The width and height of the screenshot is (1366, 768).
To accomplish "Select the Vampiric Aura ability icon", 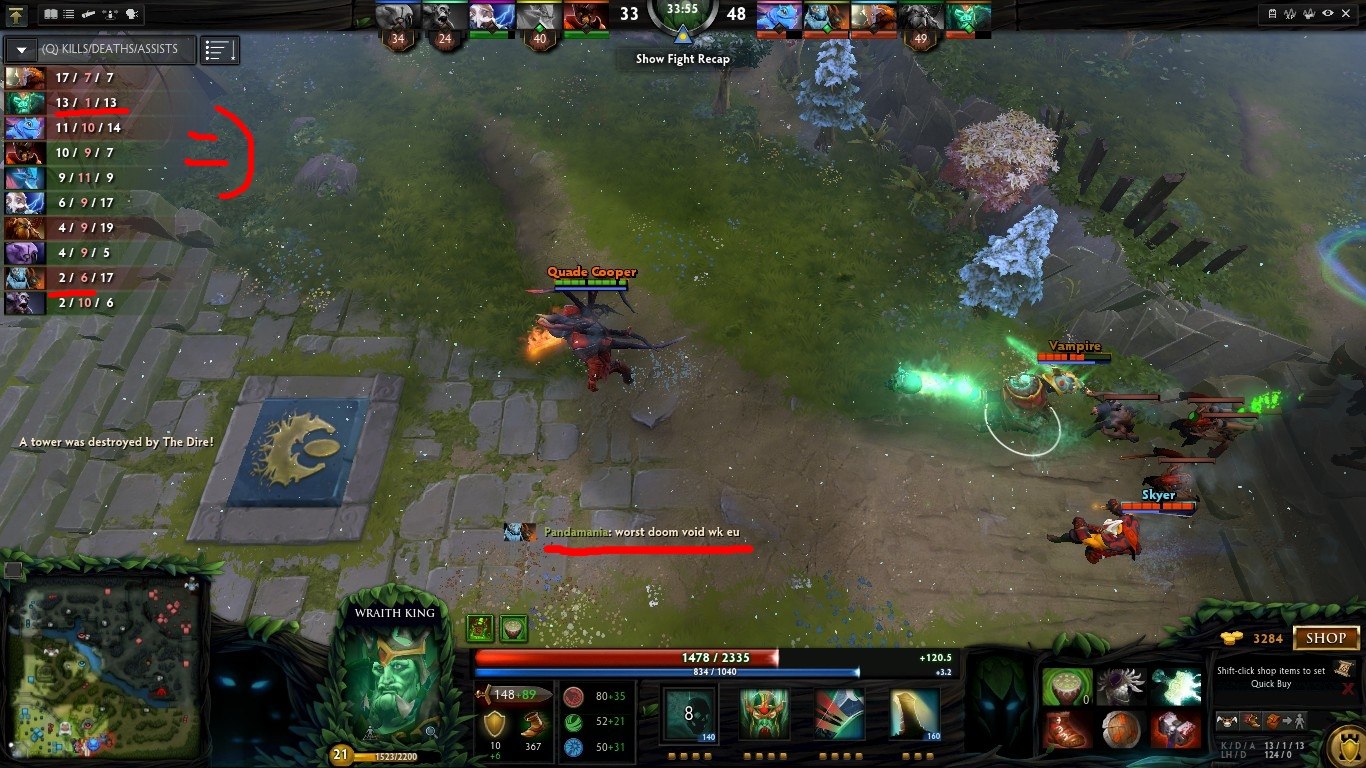I will (x=765, y=714).
